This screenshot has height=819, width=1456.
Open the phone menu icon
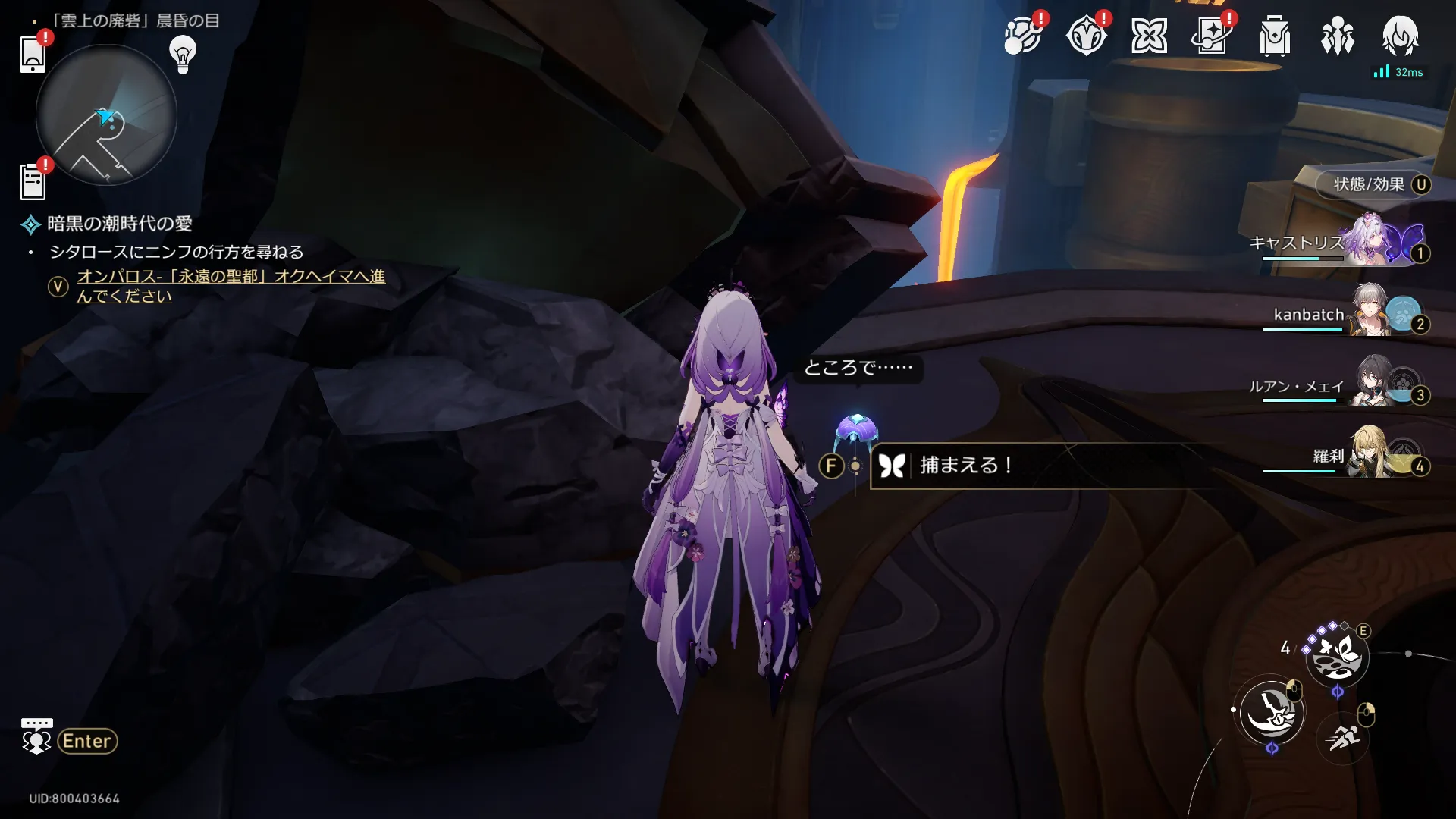(33, 55)
